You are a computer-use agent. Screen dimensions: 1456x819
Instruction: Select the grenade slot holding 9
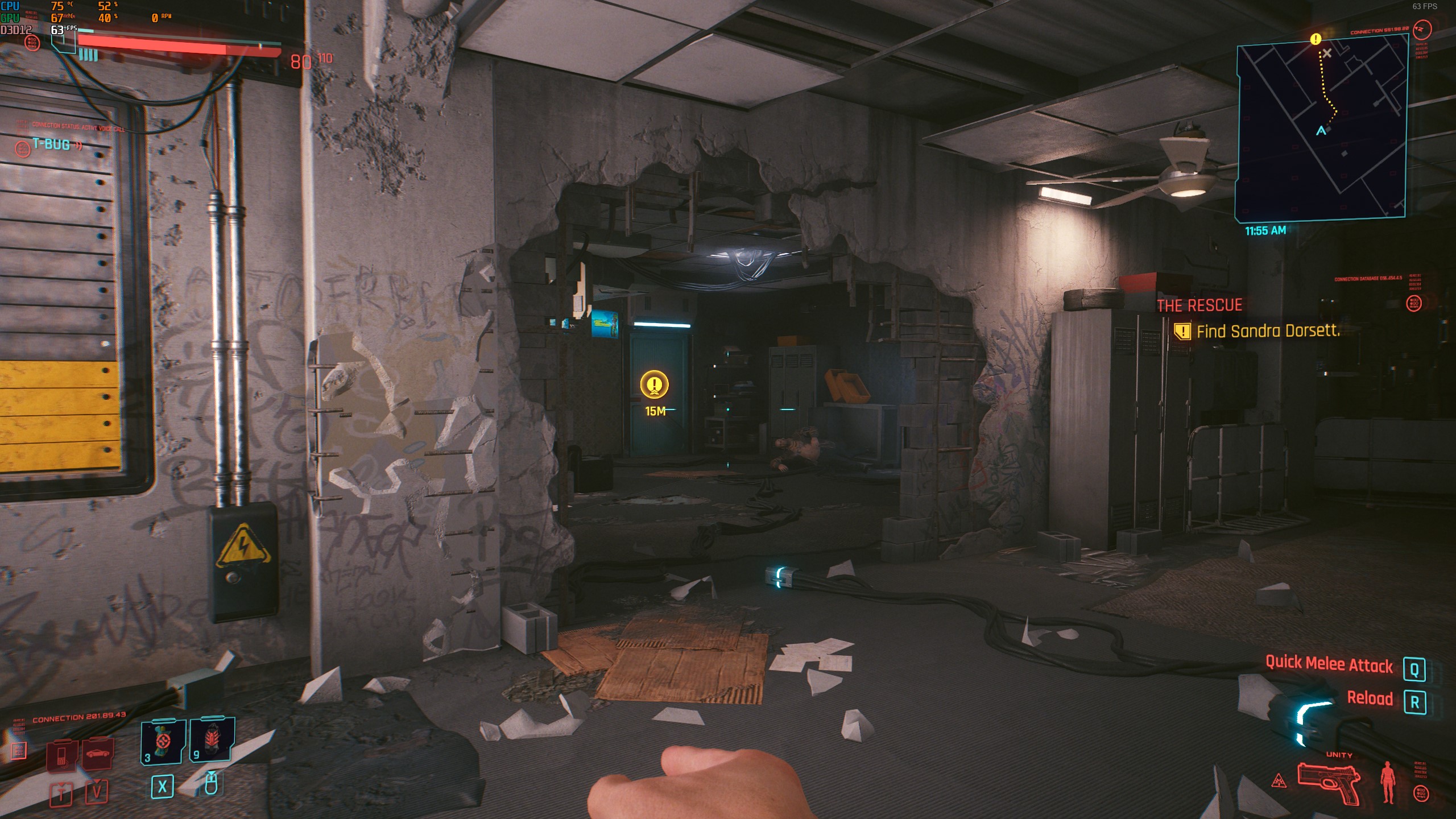click(212, 739)
